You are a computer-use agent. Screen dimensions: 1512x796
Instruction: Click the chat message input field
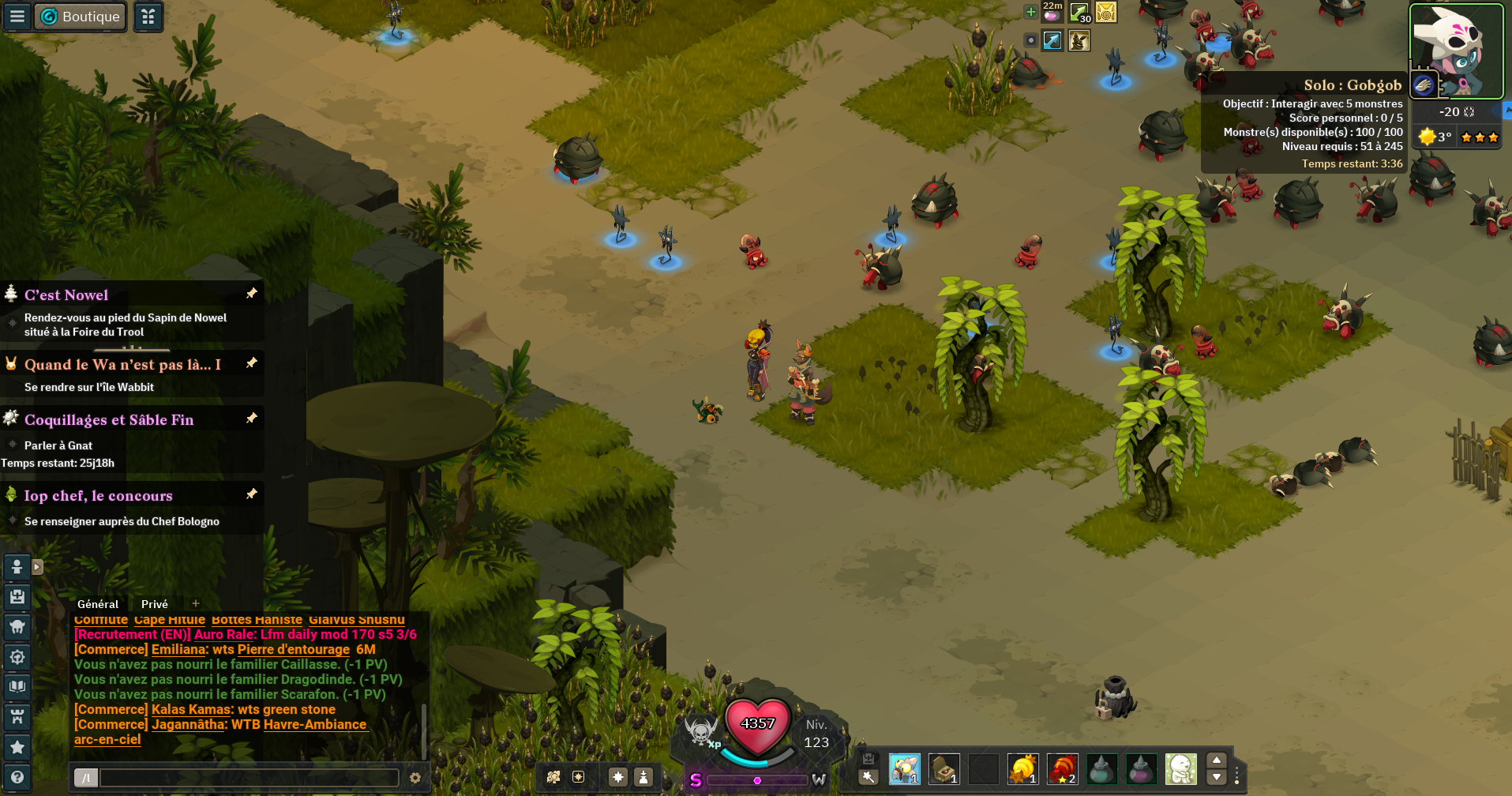pyautogui.click(x=249, y=778)
